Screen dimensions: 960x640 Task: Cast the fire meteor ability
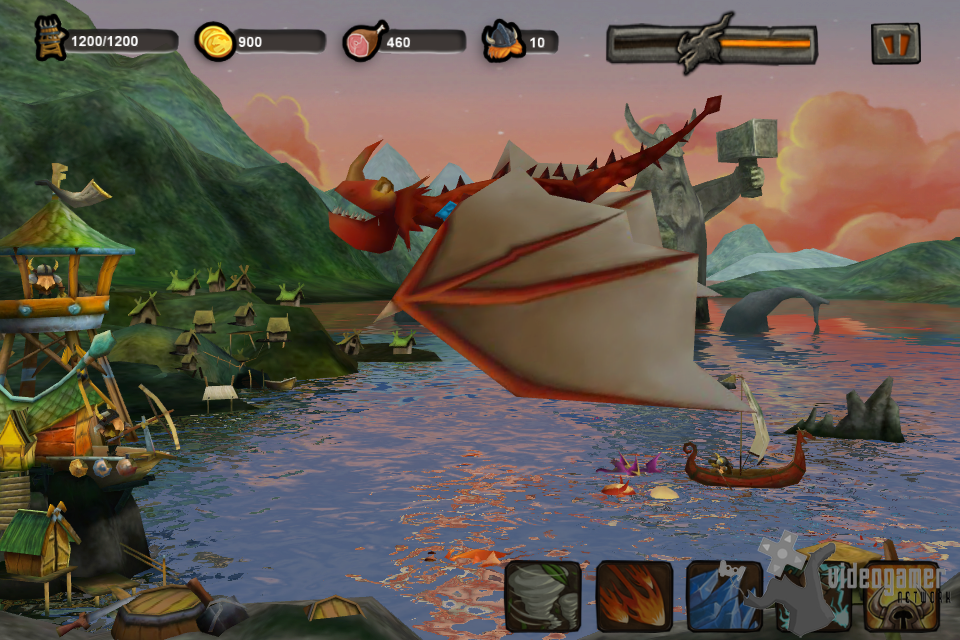634,596
